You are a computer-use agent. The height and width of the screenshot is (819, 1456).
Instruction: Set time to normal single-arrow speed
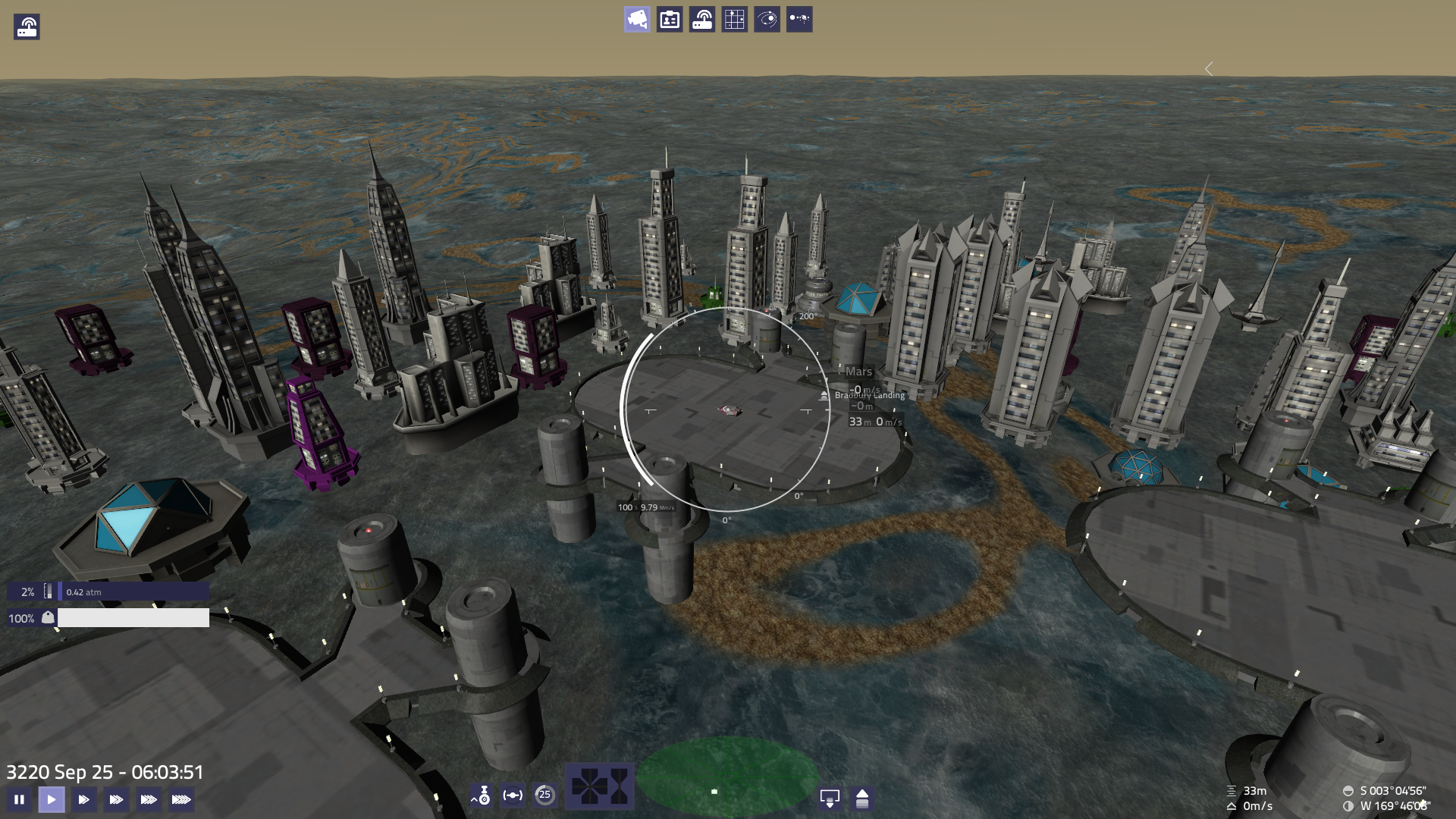coord(52,799)
